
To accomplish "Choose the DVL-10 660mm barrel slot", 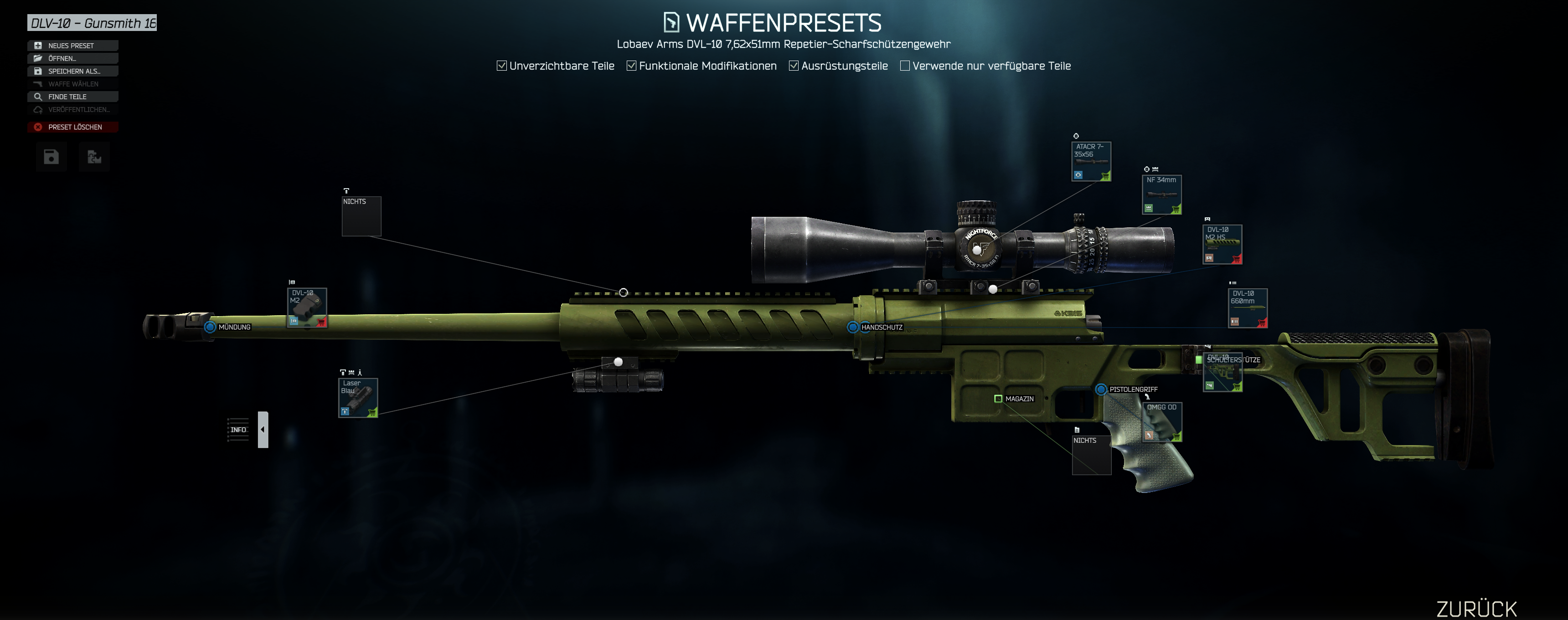I will point(1247,308).
